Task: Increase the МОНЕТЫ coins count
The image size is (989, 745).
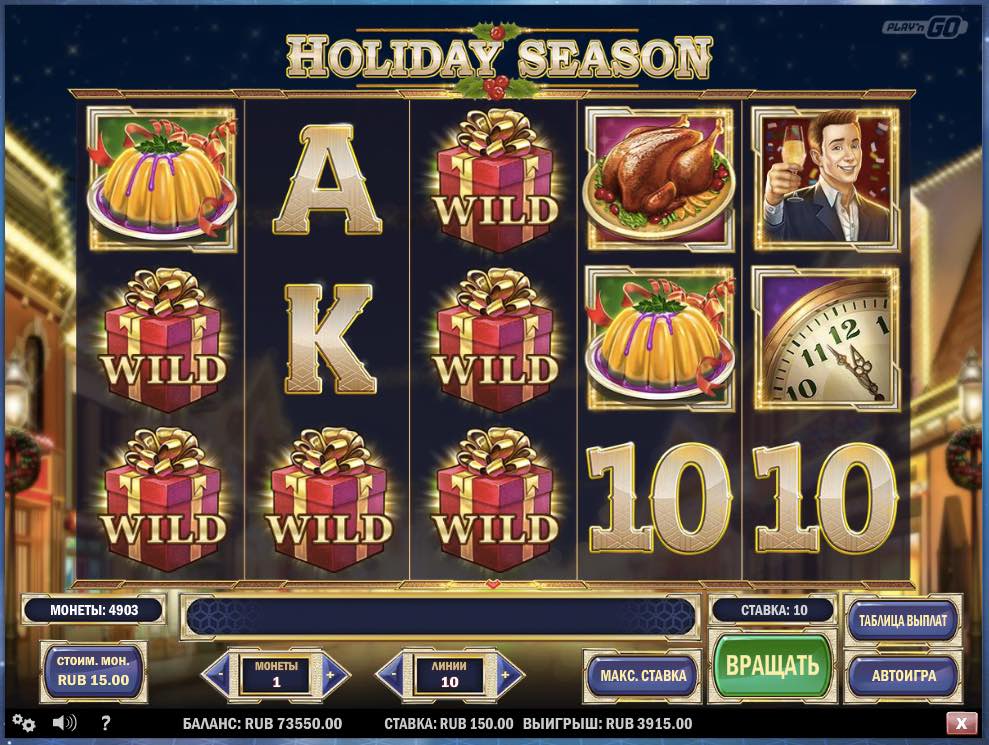Action: 335,674
